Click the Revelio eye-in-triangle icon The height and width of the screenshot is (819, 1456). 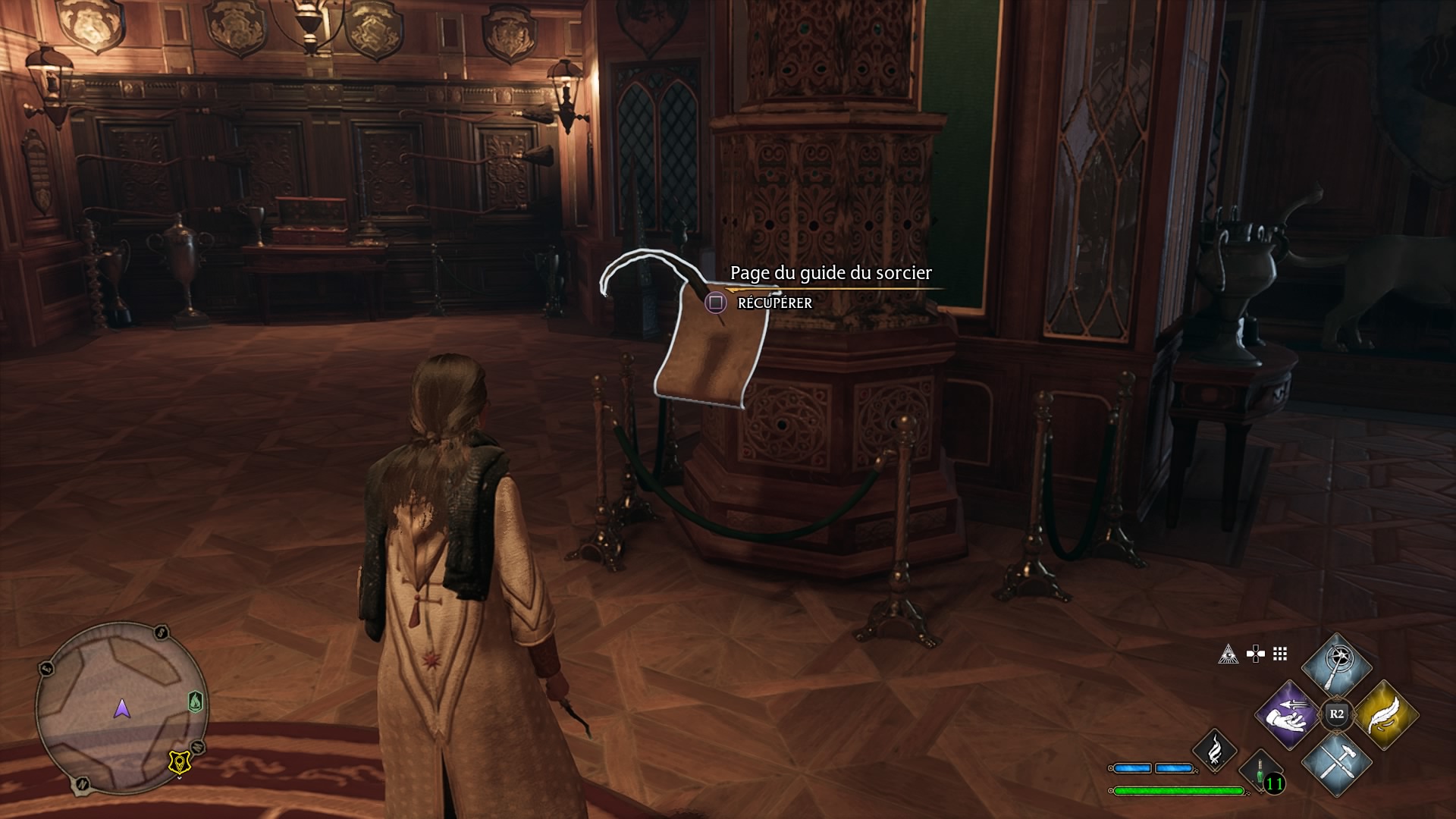pyautogui.click(x=1228, y=654)
